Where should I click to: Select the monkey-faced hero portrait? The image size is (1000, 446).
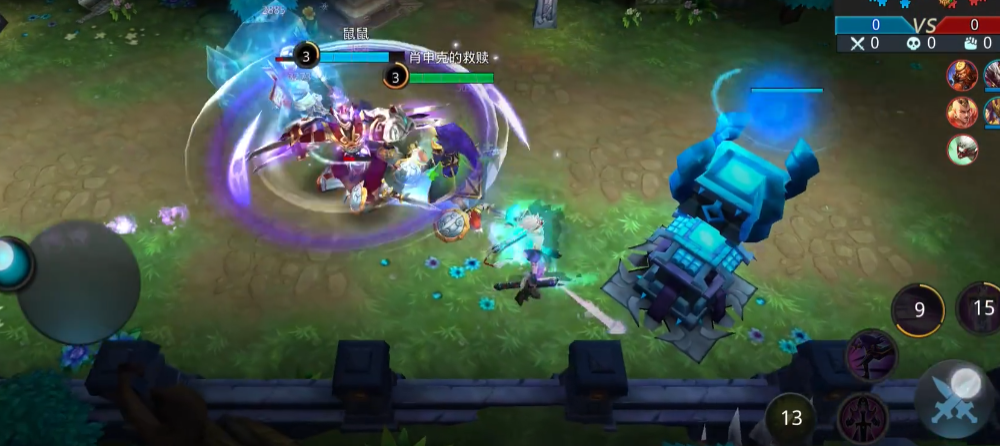962,75
